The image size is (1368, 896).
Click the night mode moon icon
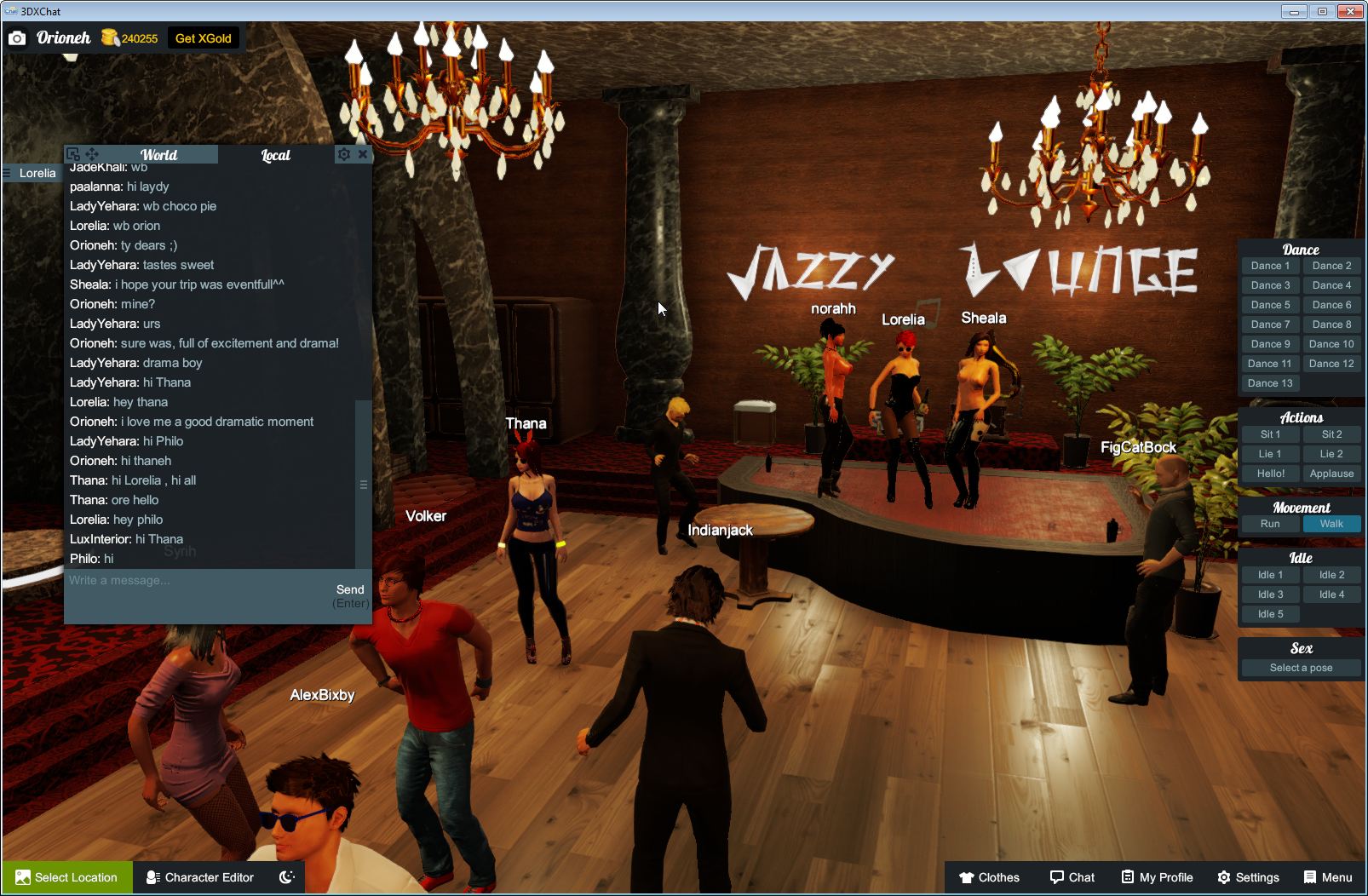(x=286, y=877)
